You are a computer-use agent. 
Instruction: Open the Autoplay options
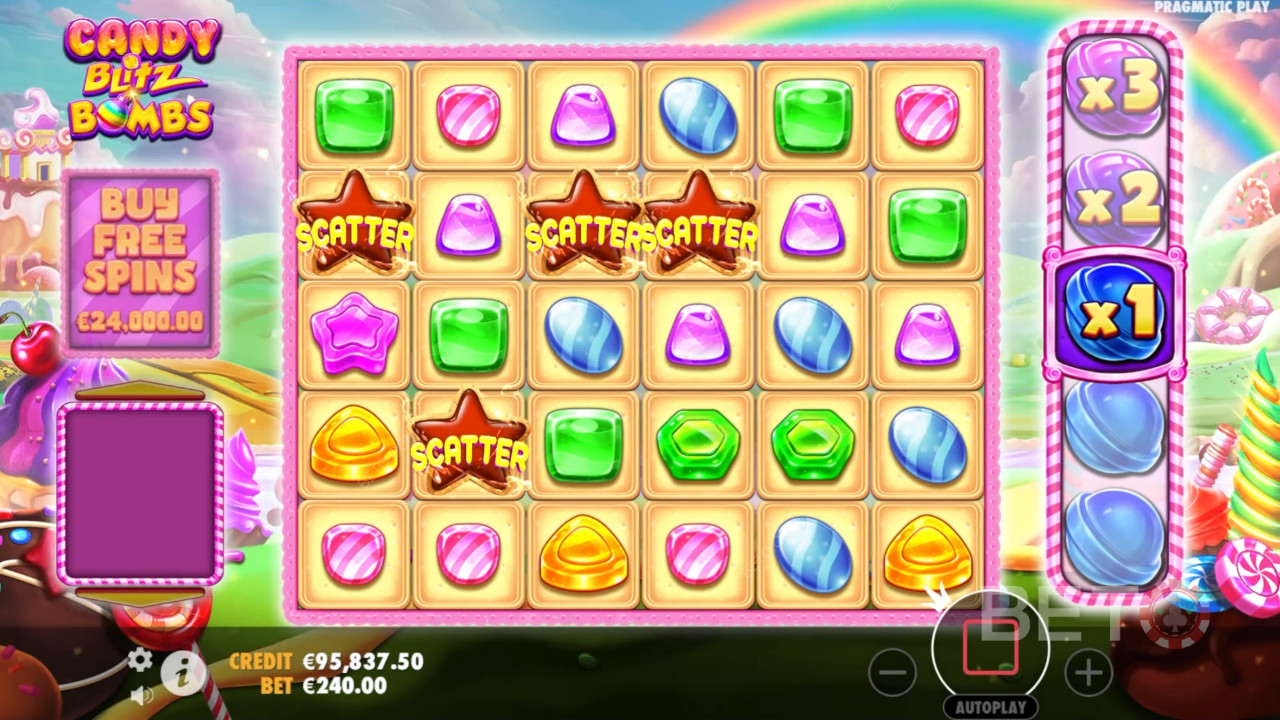click(x=990, y=707)
